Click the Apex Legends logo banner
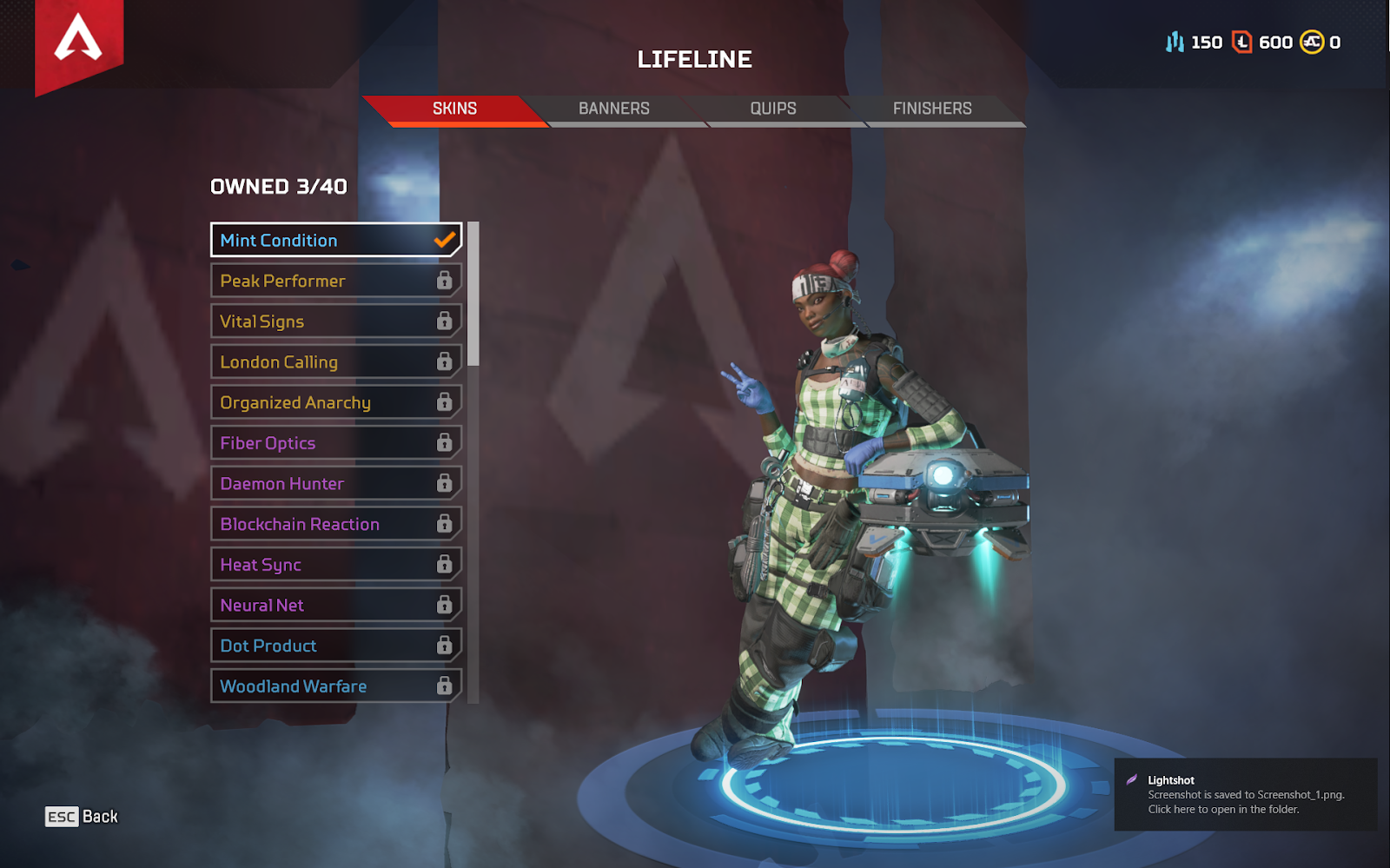Image resolution: width=1390 pixels, height=868 pixels. point(78,41)
